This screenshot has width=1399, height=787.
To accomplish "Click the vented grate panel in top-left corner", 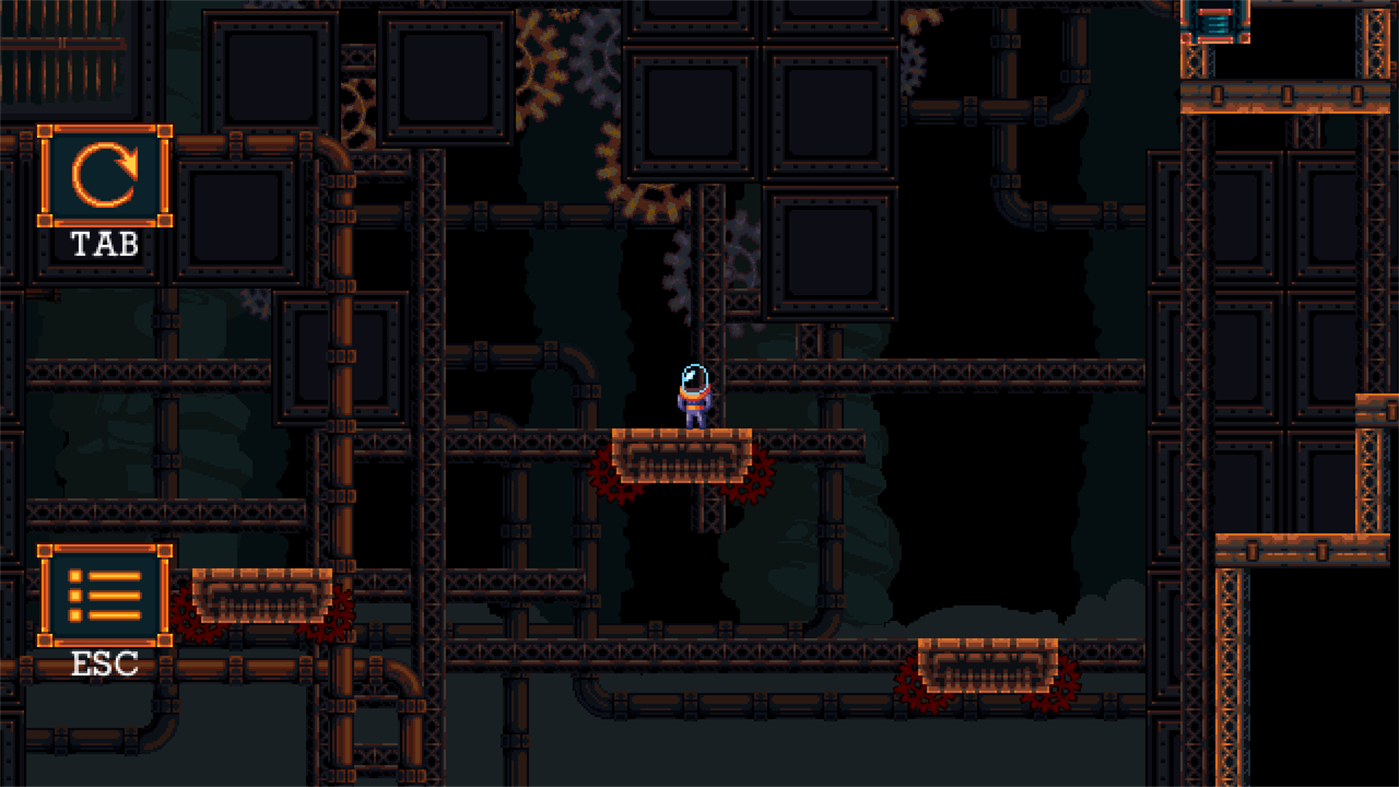I will pos(60,55).
